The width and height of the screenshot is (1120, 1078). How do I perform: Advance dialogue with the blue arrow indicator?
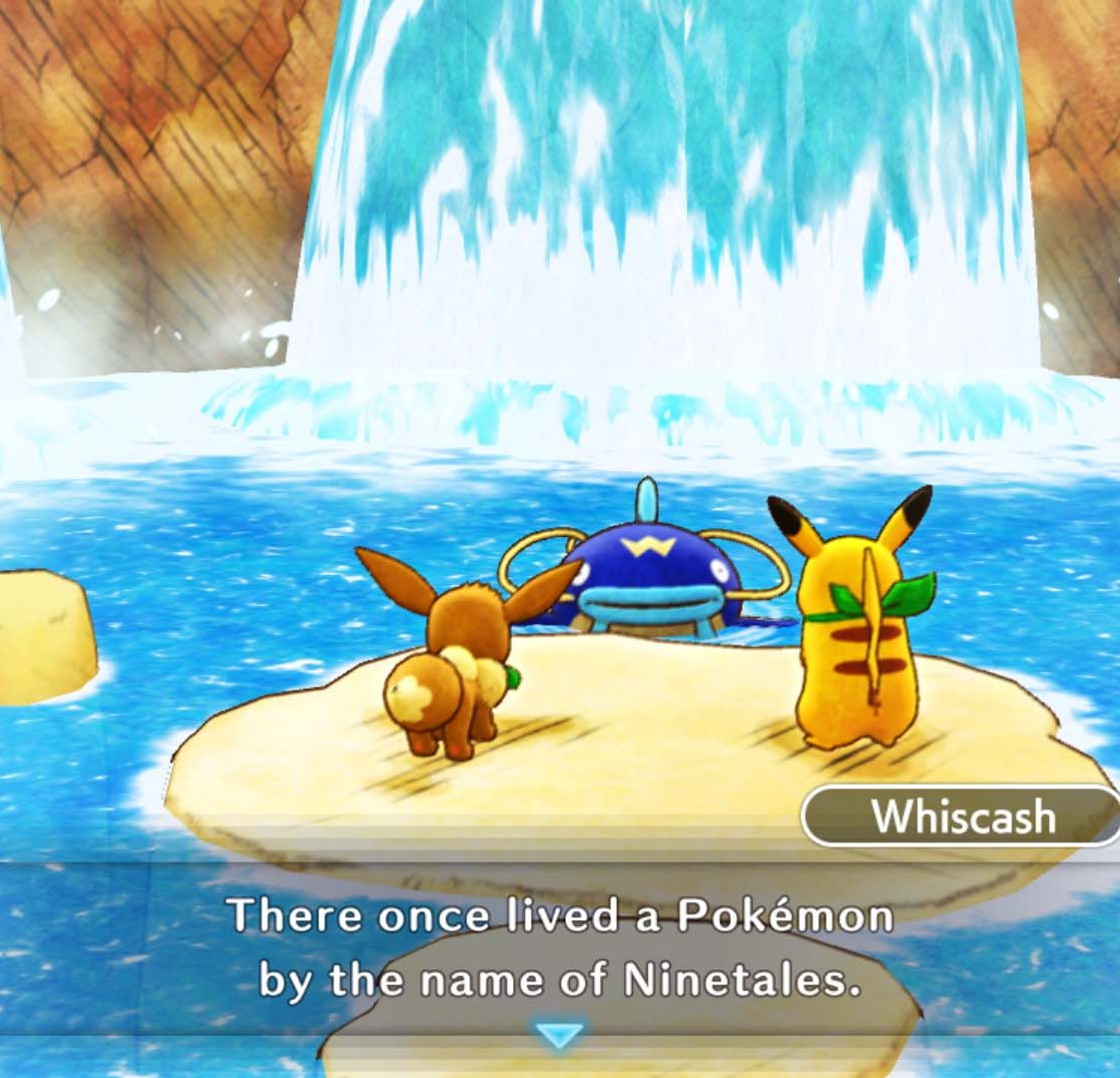pos(559,1035)
